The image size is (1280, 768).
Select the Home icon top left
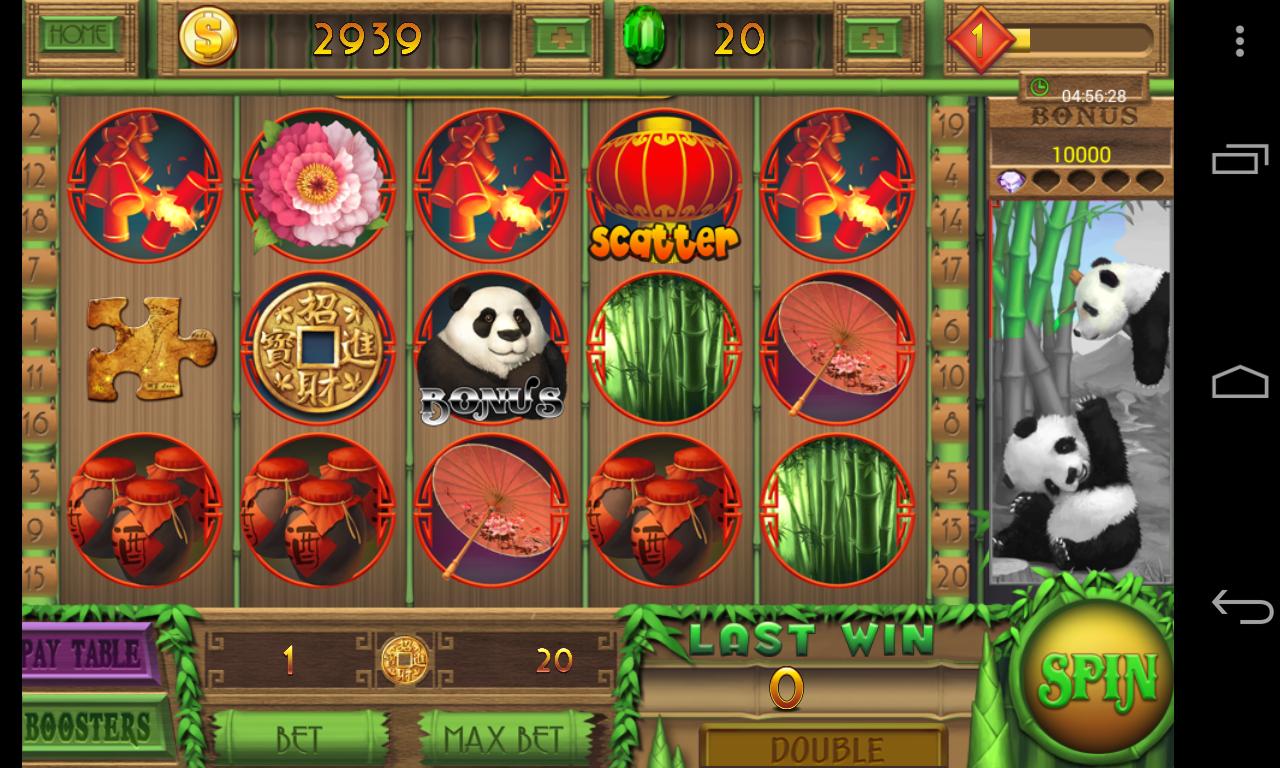pos(80,34)
